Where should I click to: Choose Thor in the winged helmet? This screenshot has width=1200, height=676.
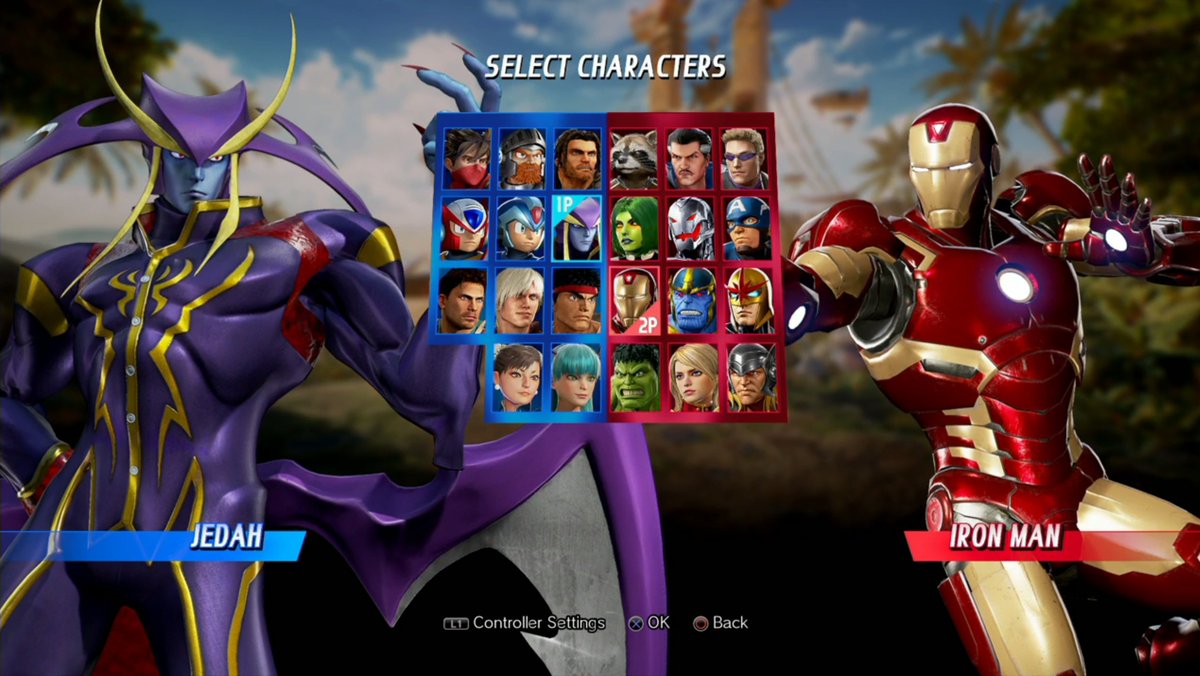(x=751, y=377)
